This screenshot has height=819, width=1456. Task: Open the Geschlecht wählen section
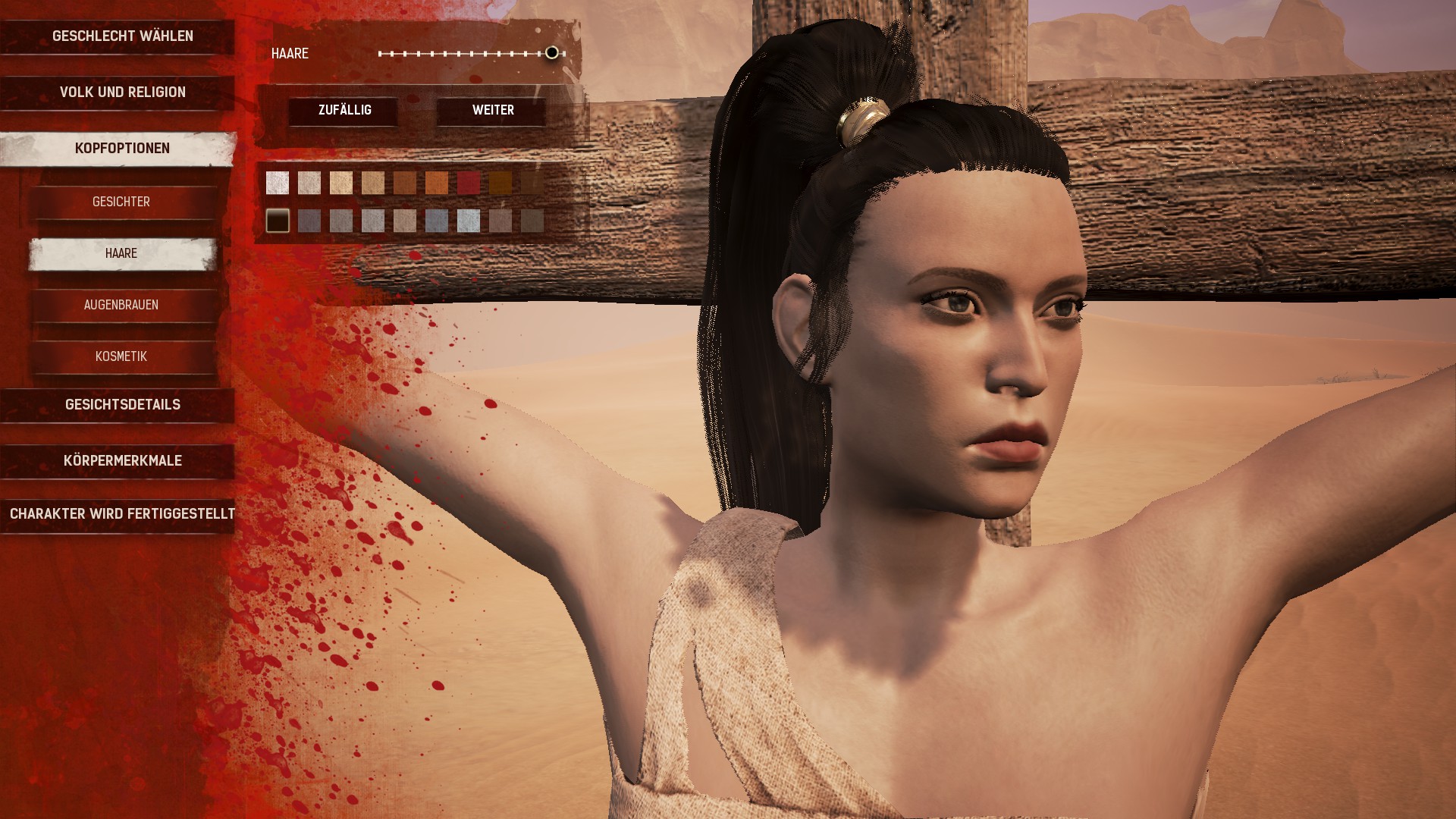[x=122, y=36]
